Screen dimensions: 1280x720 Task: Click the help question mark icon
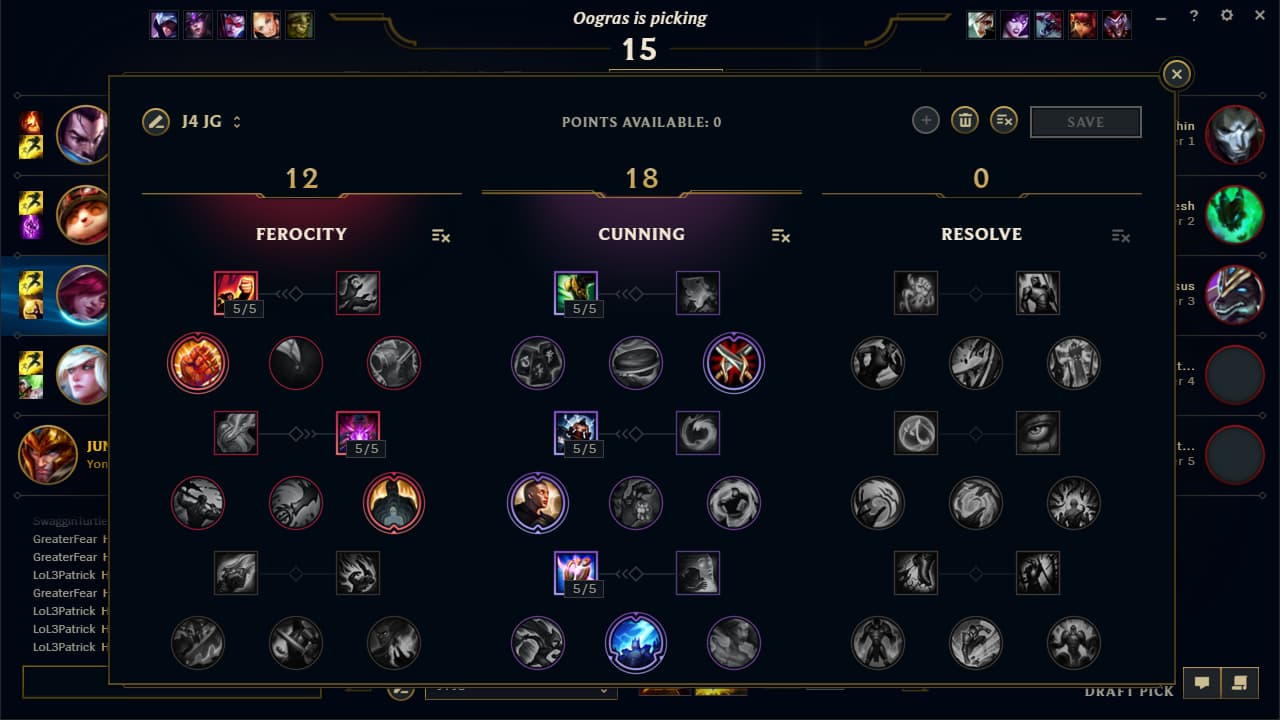(x=1194, y=15)
